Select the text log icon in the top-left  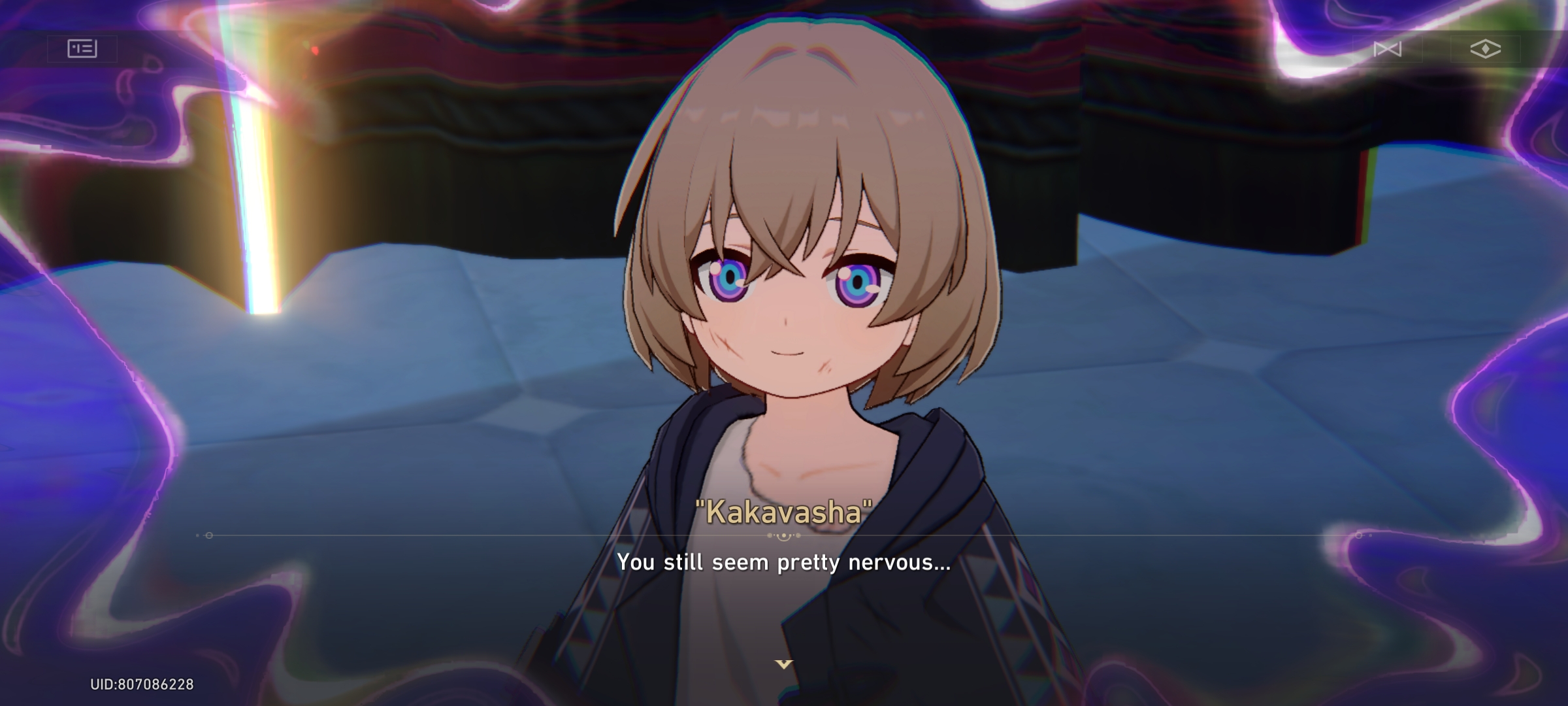[x=82, y=49]
